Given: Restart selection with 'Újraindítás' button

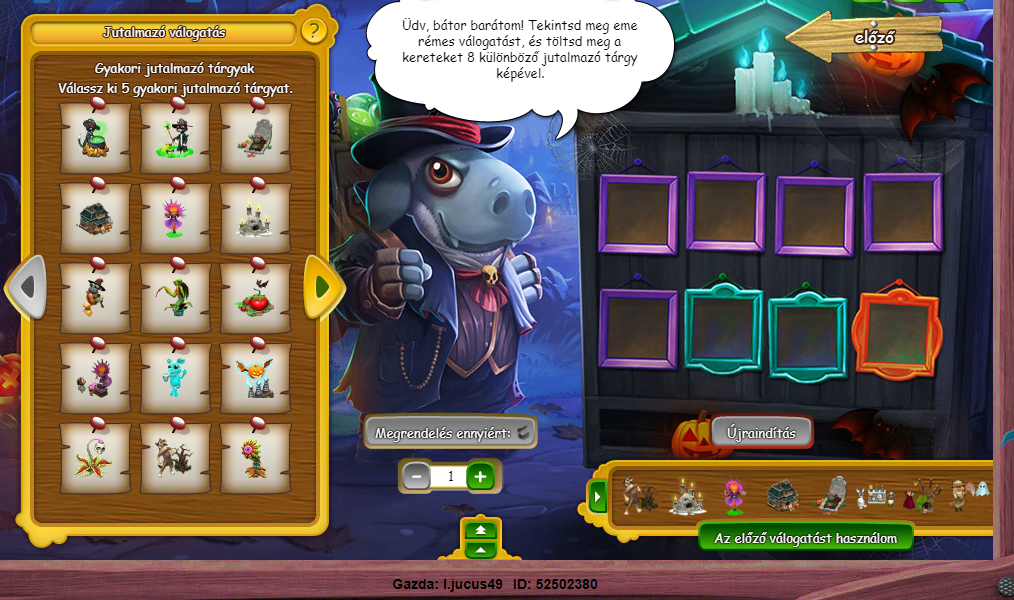Looking at the screenshot, I should (x=761, y=431).
